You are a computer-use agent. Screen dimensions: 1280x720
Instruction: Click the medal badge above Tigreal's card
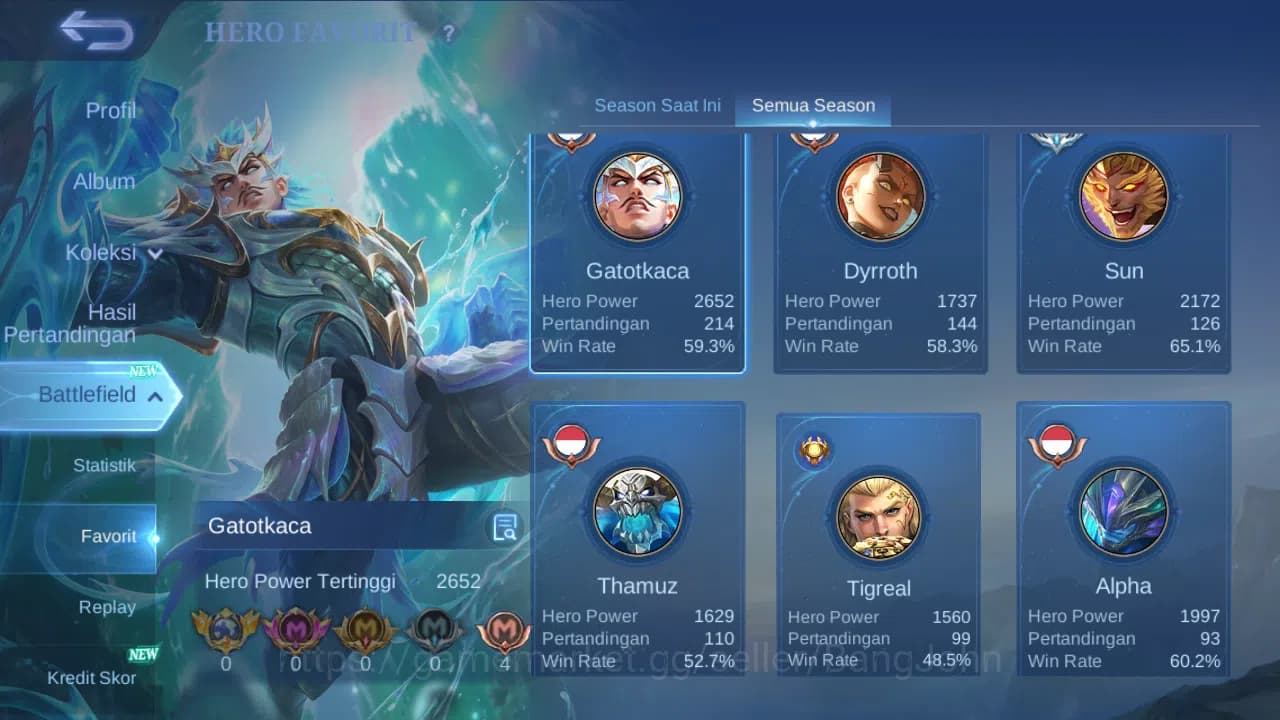point(813,447)
